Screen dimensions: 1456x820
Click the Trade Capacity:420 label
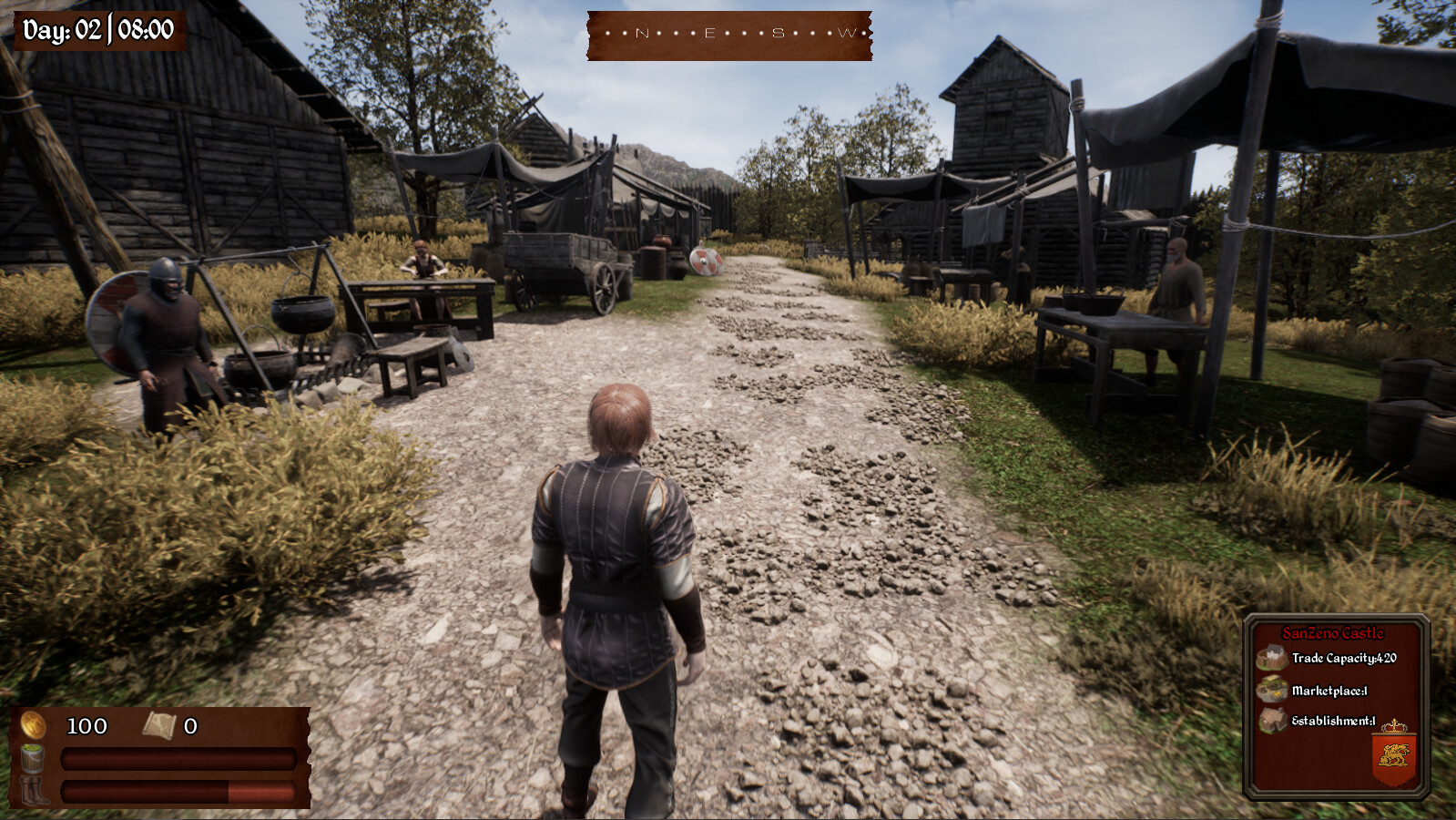[1345, 659]
